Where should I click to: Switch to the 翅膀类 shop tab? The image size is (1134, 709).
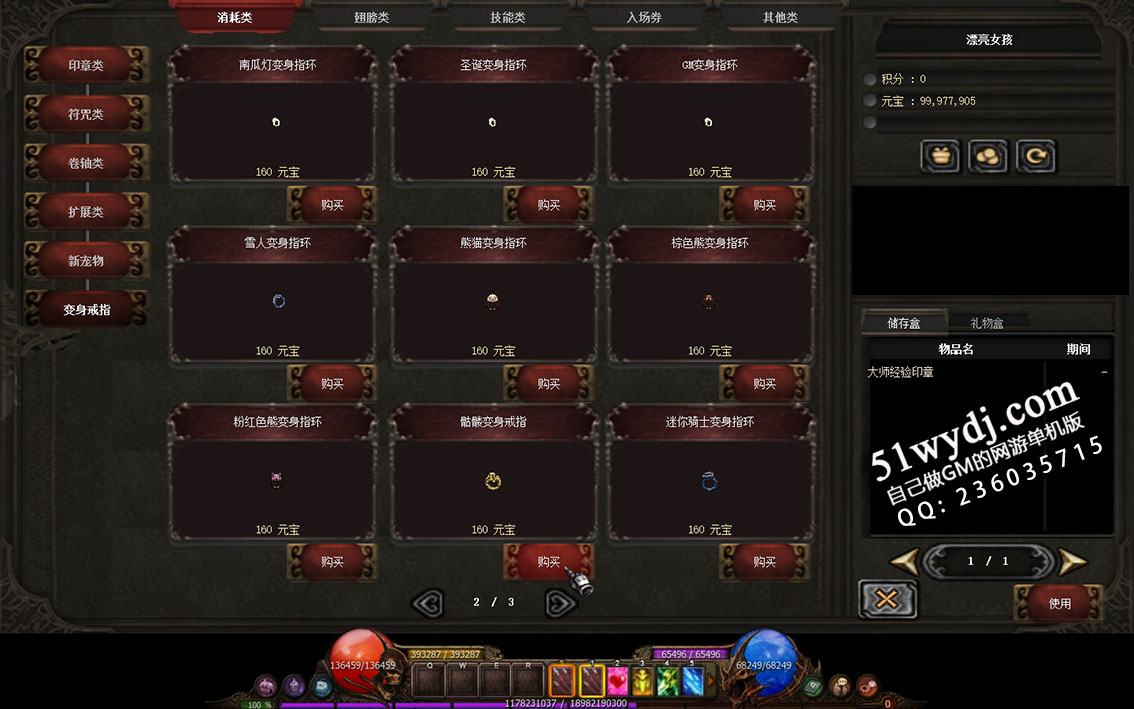point(371,17)
